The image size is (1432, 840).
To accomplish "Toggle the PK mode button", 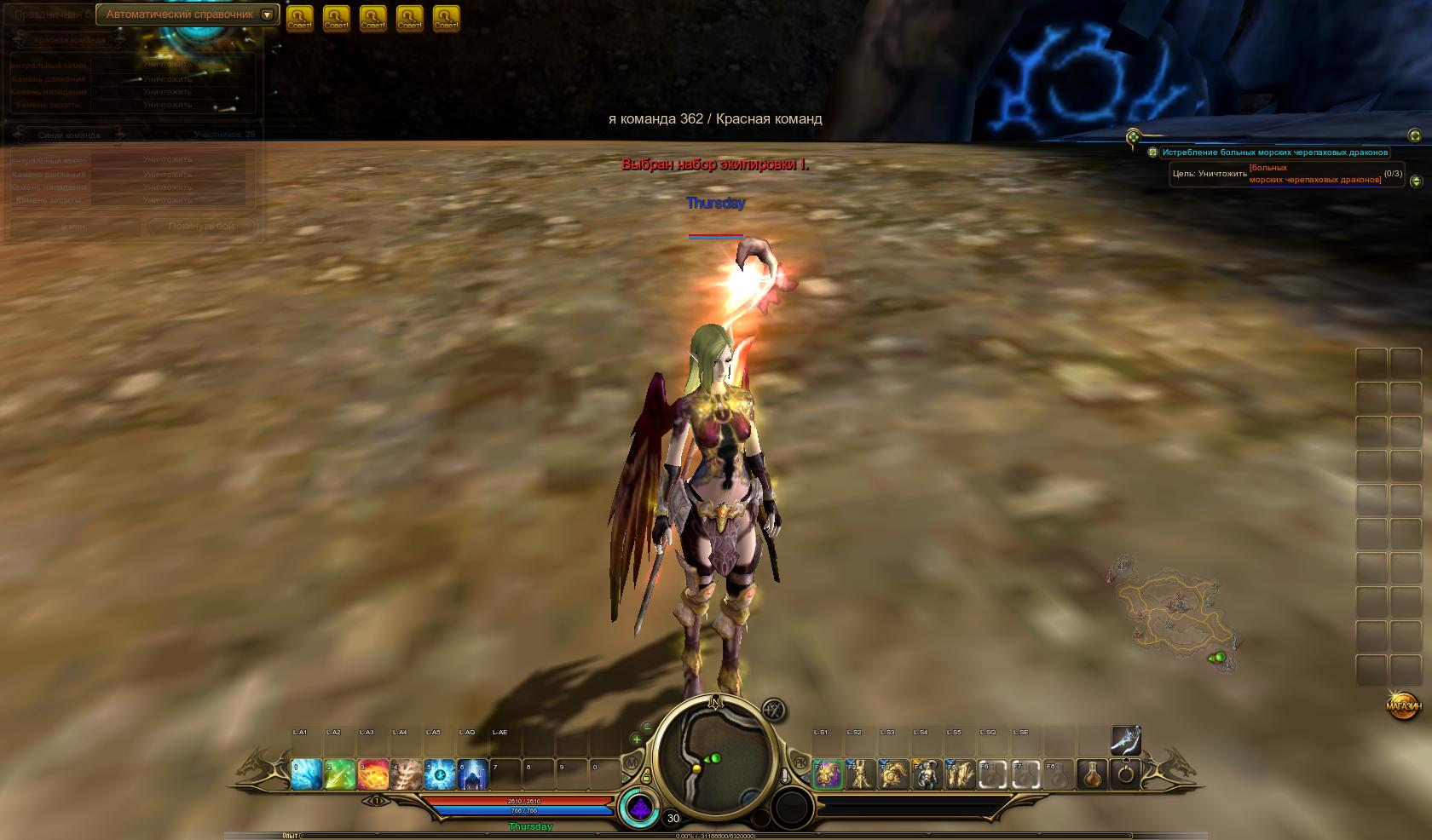I will pyautogui.click(x=800, y=762).
